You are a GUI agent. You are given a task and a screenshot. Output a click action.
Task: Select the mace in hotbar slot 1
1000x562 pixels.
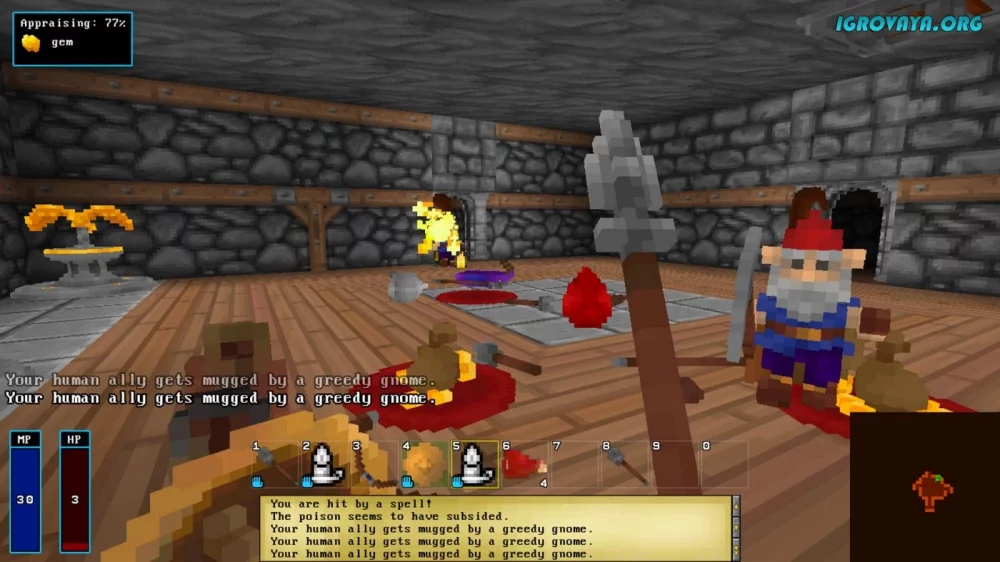(274, 465)
